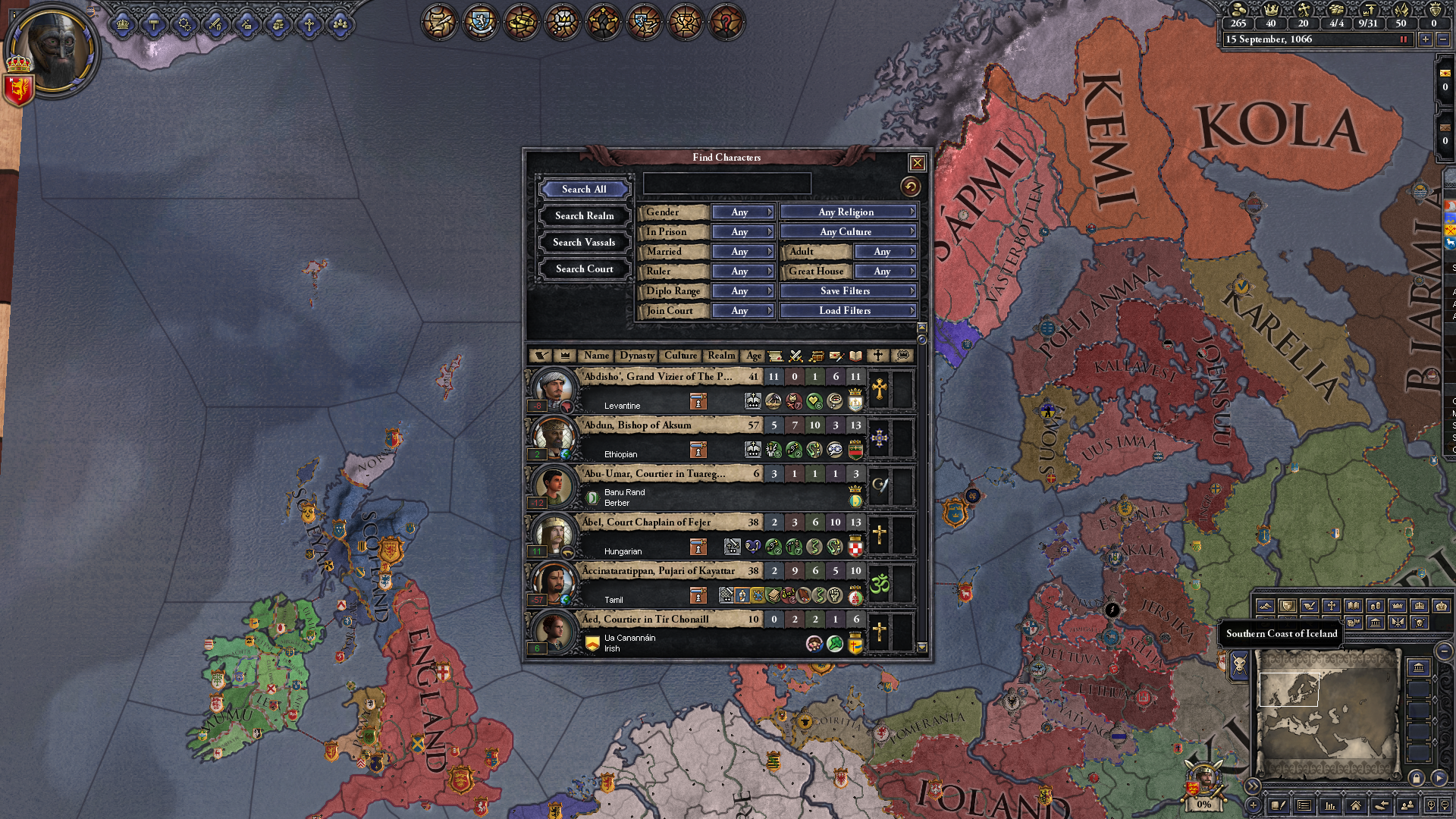Open the Any Religion filter dropdown

point(847,212)
